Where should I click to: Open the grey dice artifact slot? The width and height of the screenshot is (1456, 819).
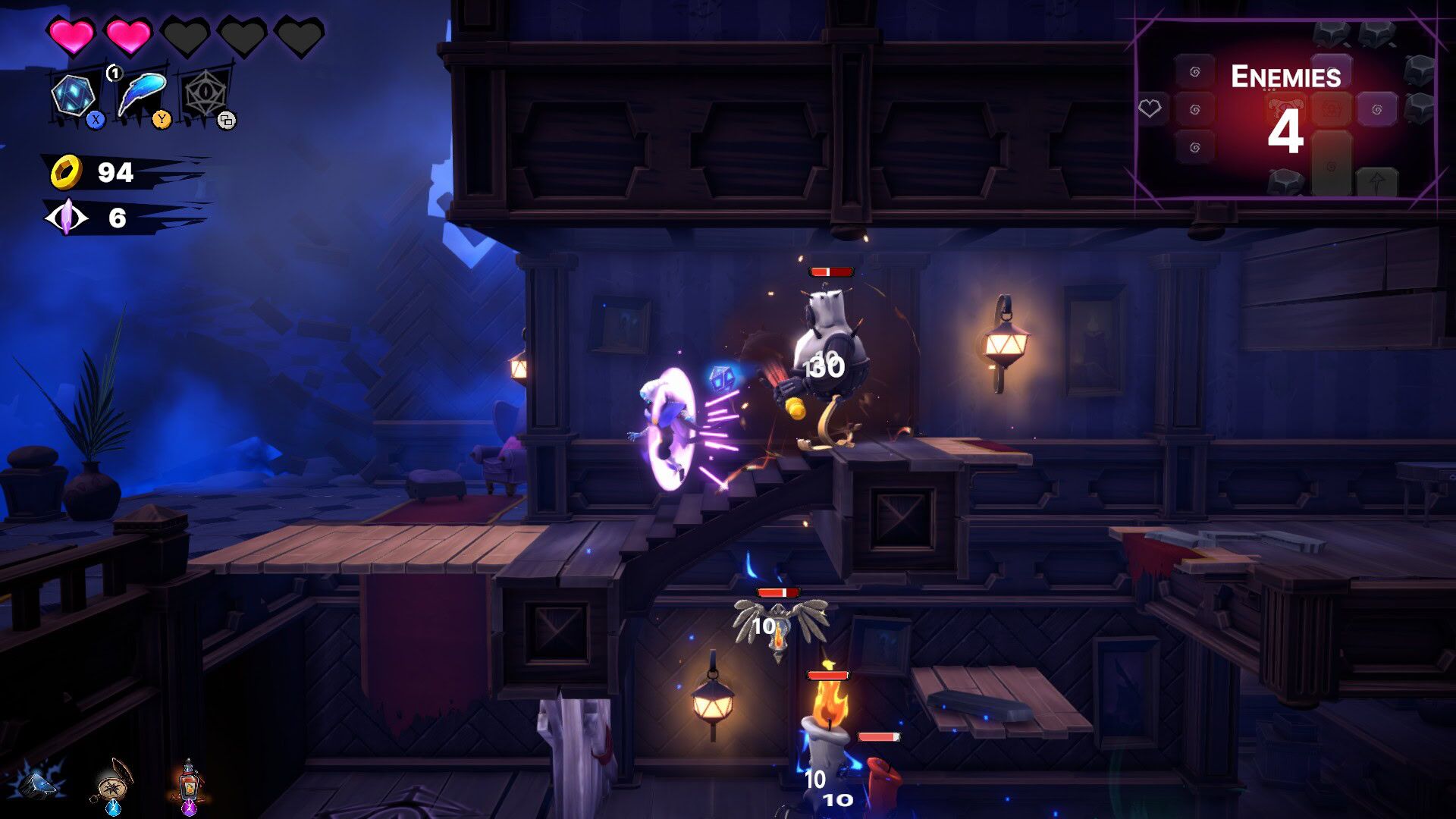coord(205,93)
